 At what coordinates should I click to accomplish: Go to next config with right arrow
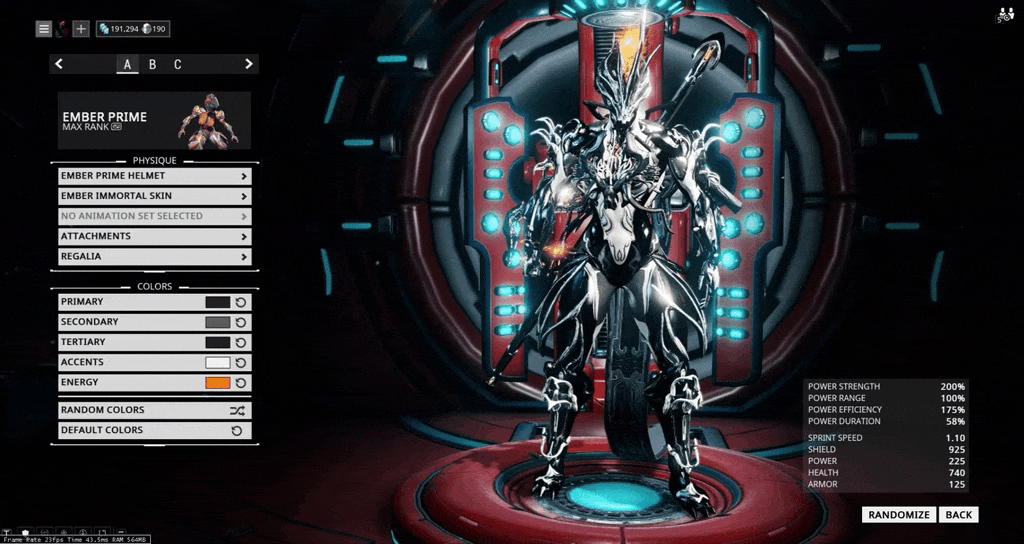pyautogui.click(x=248, y=65)
